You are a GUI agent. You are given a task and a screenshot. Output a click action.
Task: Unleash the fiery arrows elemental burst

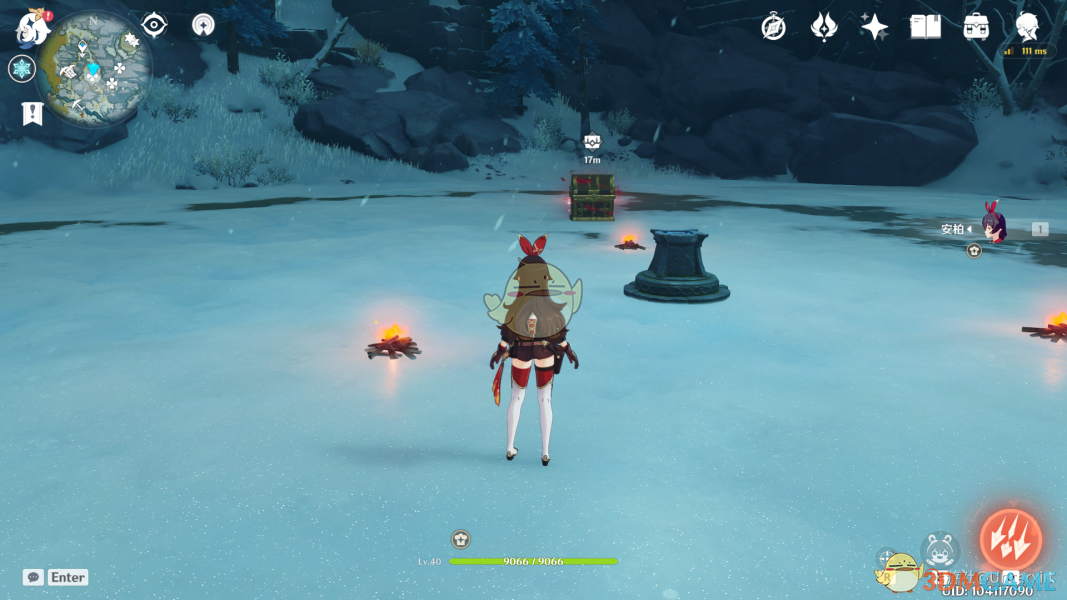click(x=1010, y=540)
